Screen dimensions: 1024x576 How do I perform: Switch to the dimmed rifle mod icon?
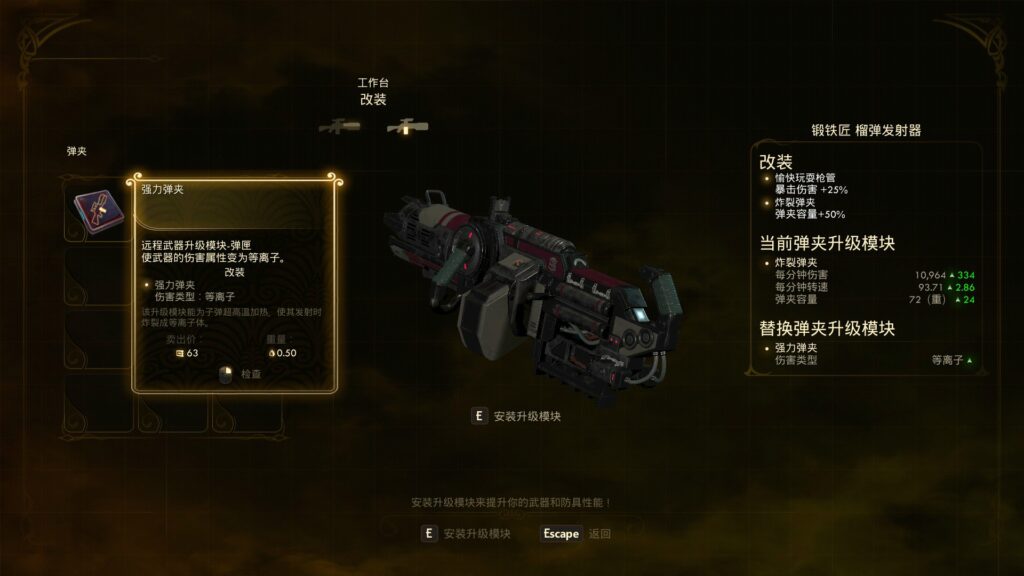coord(339,127)
